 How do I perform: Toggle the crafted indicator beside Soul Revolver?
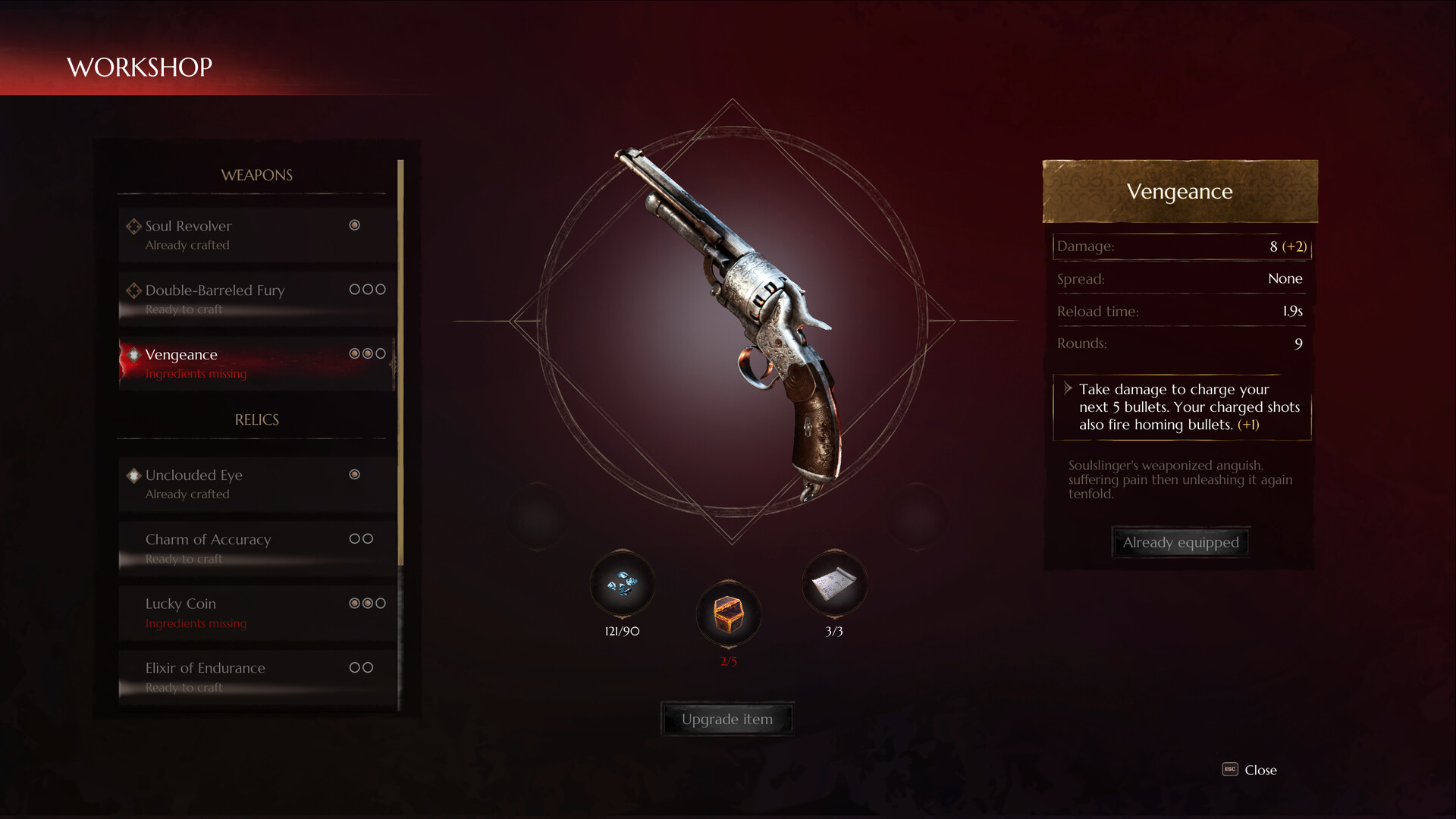pos(354,225)
